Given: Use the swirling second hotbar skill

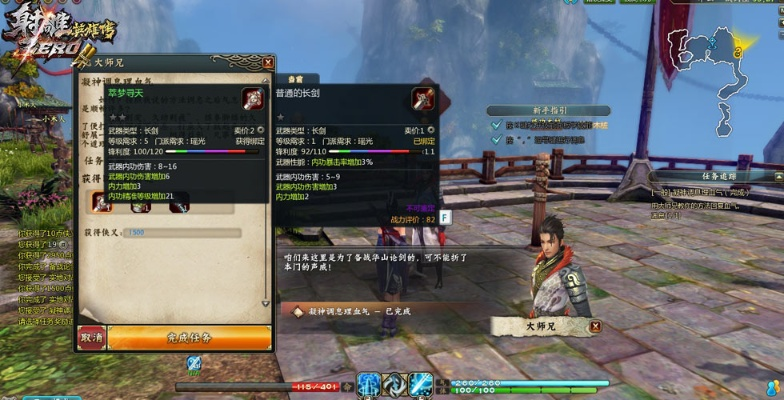Looking at the screenshot, I should [394, 385].
